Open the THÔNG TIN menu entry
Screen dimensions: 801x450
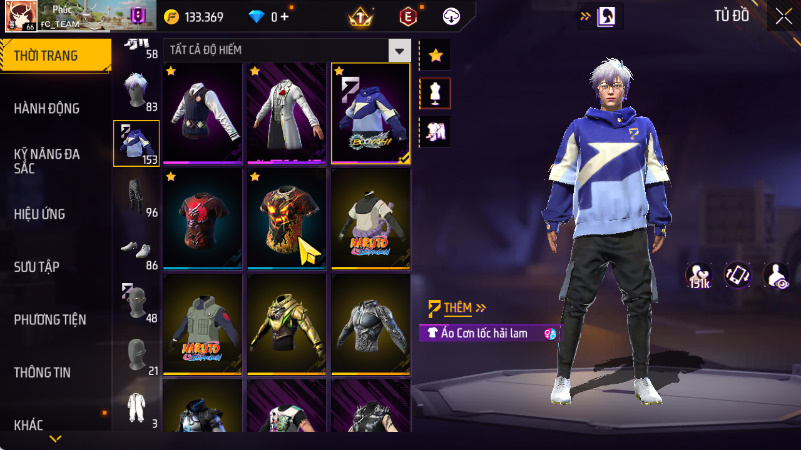coord(42,372)
